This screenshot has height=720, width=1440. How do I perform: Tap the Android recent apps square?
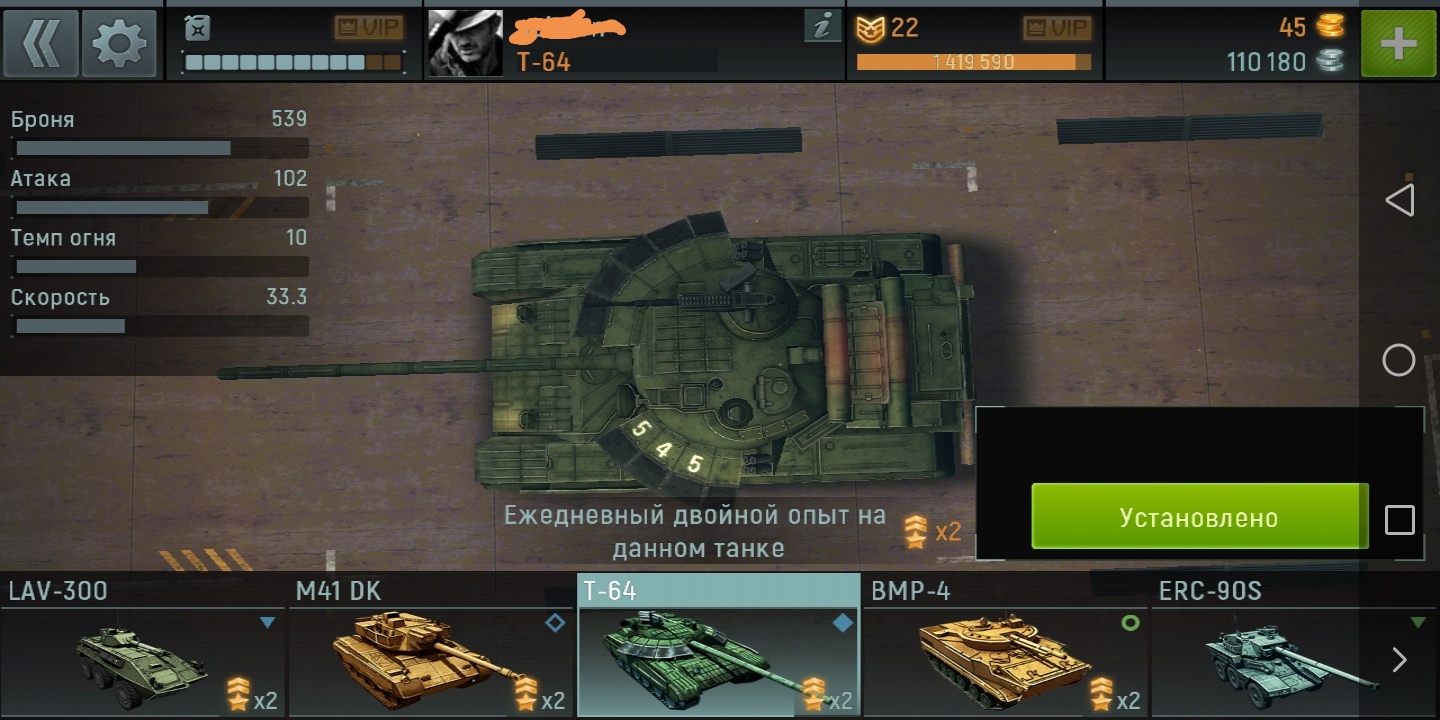coord(1399,520)
